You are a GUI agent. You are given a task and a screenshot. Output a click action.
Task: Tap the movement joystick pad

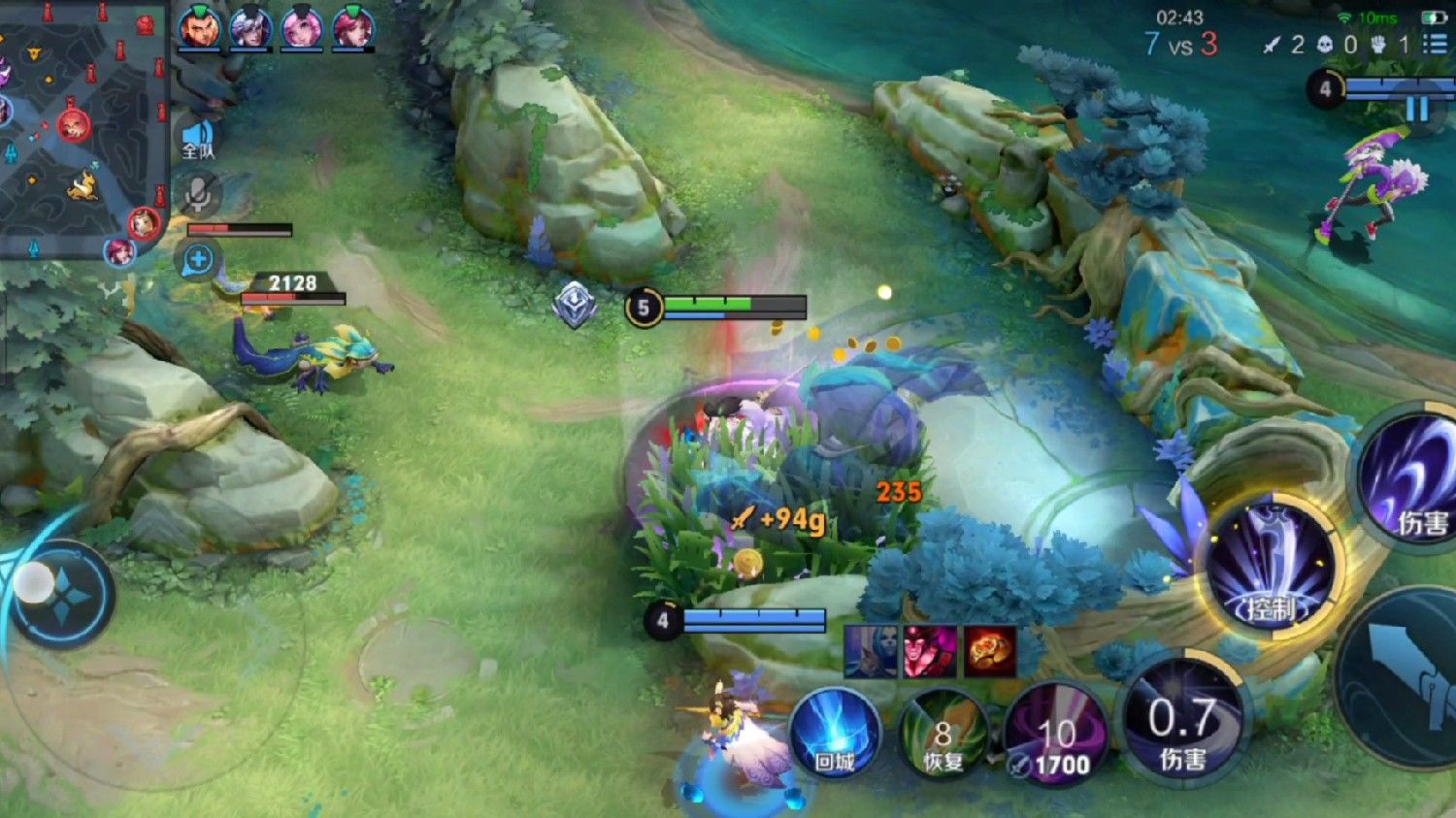coord(60,594)
